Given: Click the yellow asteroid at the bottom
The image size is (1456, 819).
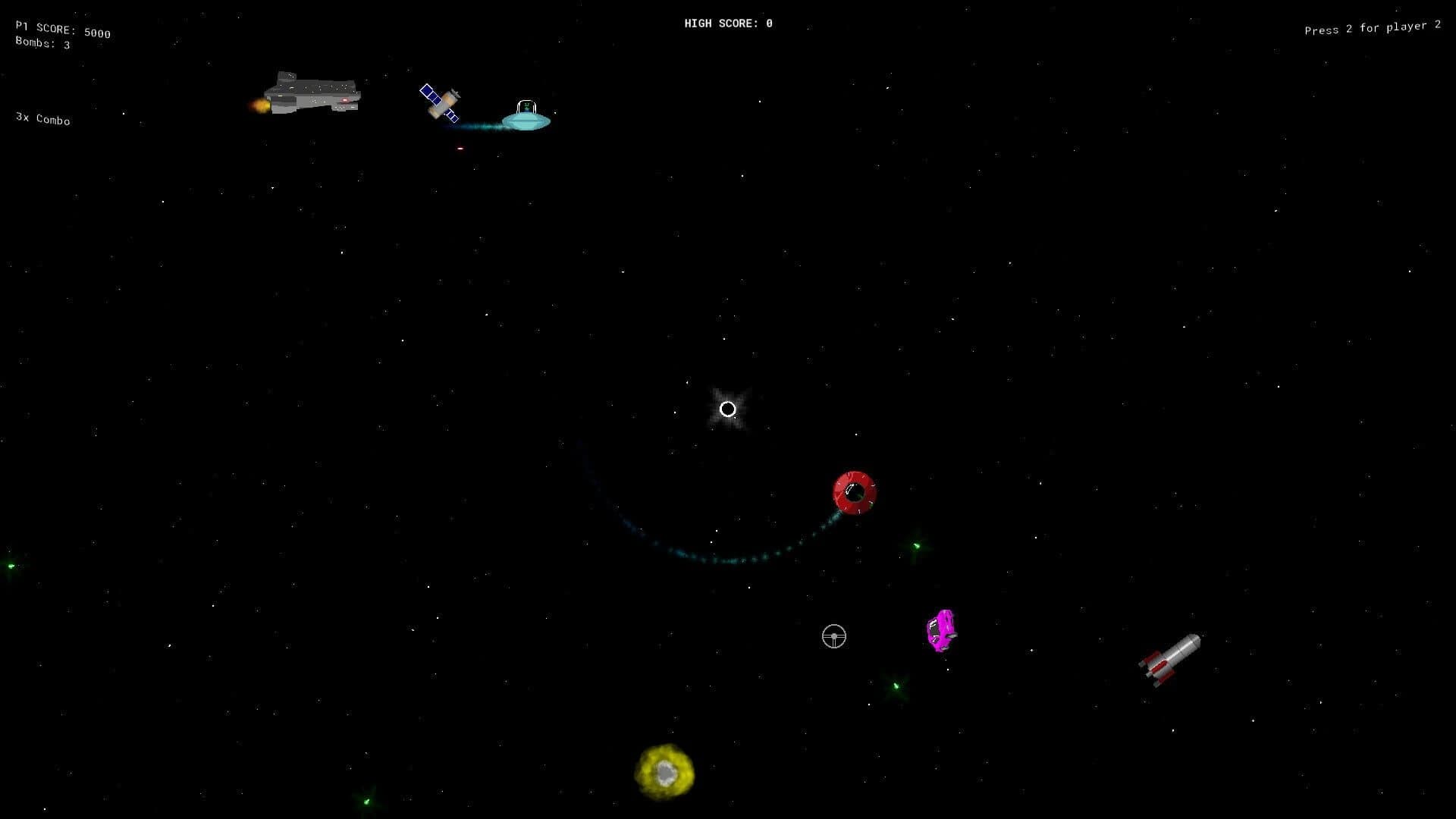Looking at the screenshot, I should (x=664, y=771).
